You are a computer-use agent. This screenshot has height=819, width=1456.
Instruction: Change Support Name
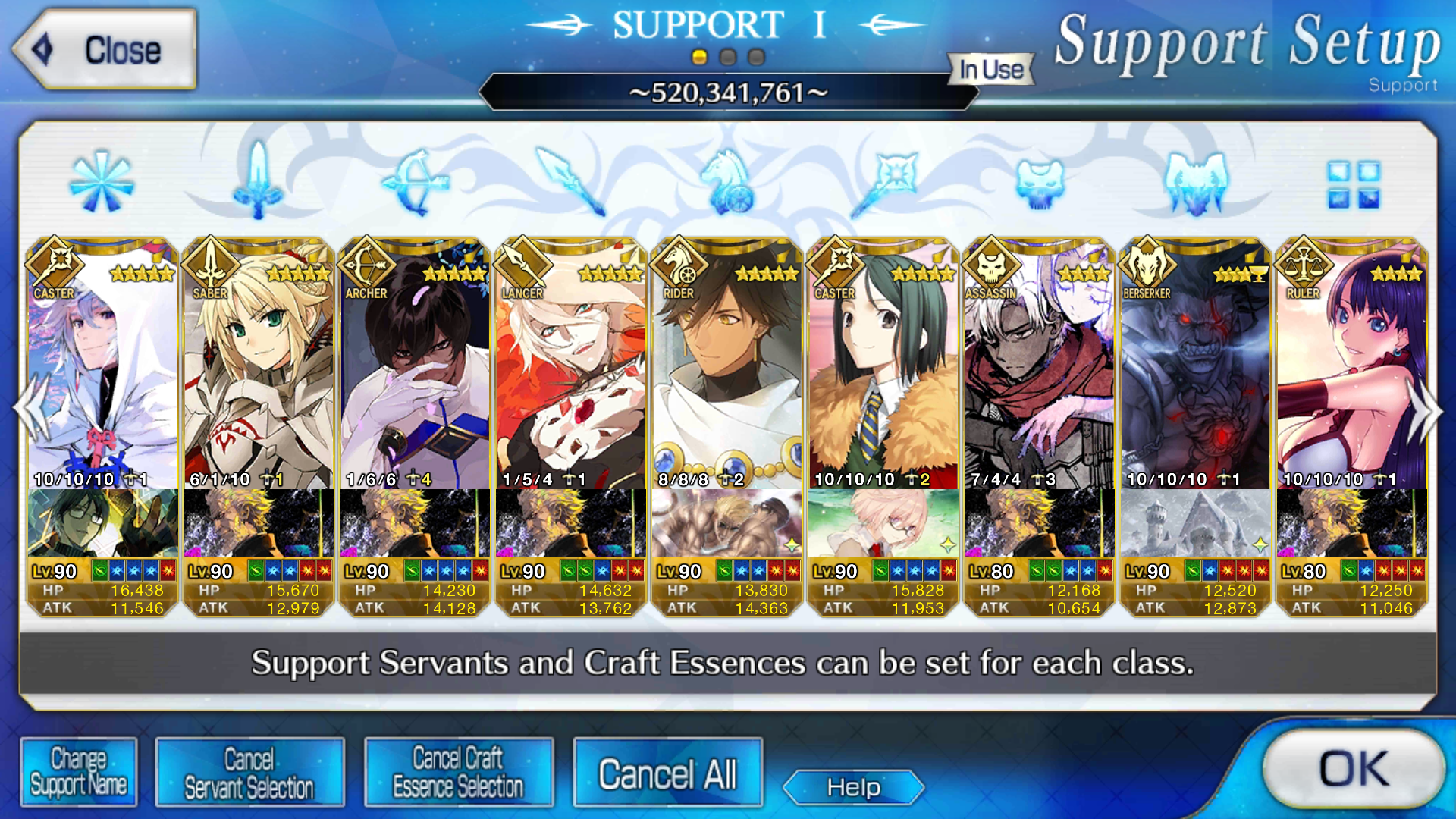(79, 773)
